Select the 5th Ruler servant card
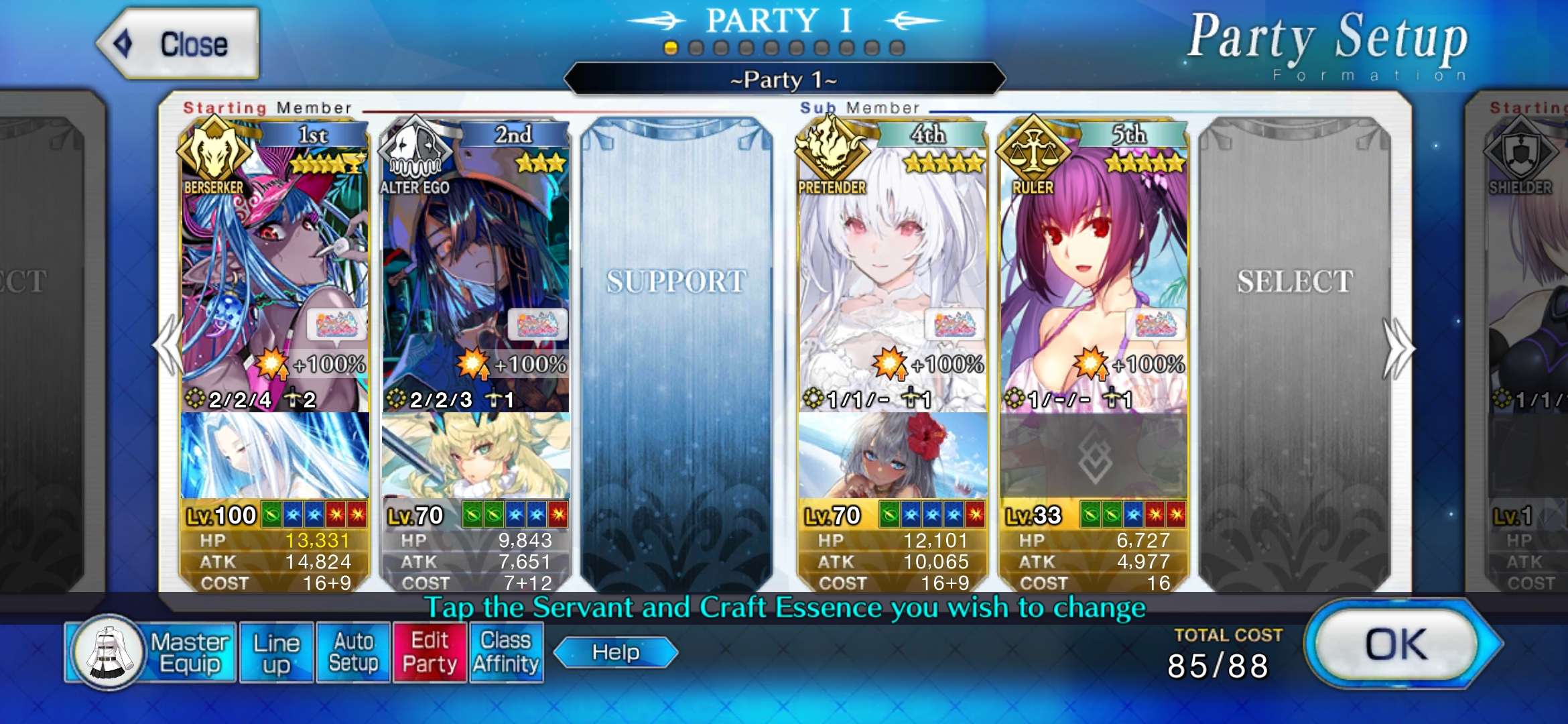This screenshot has height=724, width=1568. [1094, 268]
